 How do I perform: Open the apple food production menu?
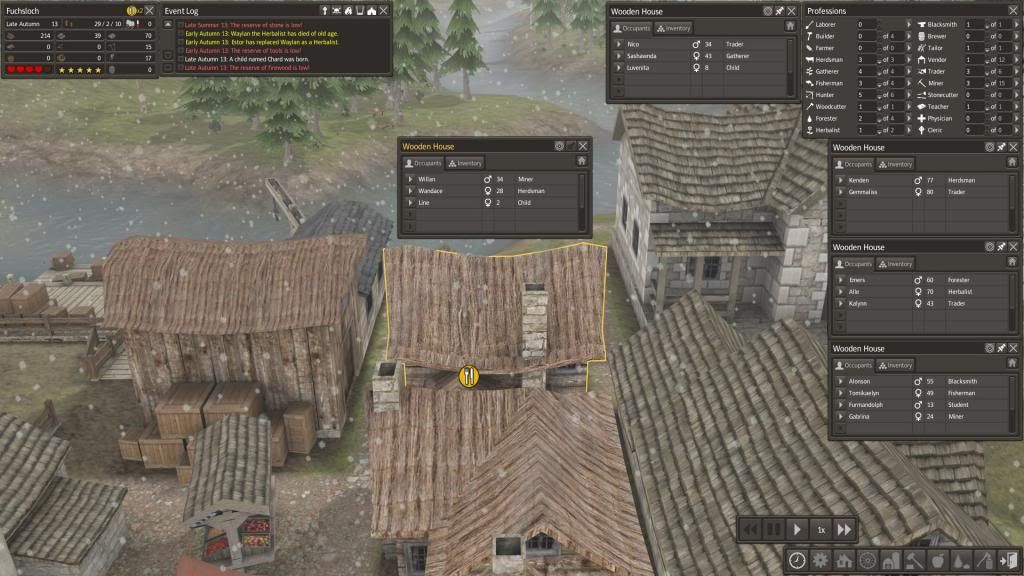pyautogui.click(x=936, y=560)
